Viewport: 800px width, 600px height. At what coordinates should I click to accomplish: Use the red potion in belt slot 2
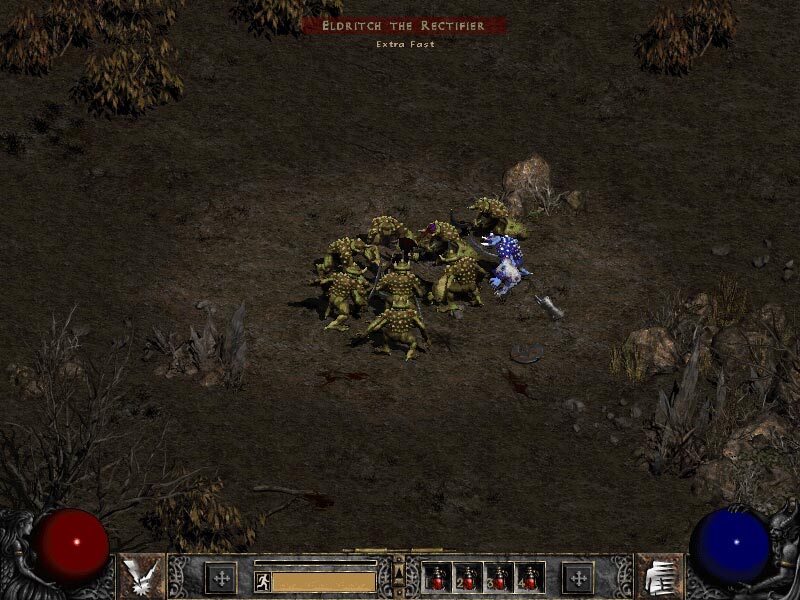click(x=469, y=577)
